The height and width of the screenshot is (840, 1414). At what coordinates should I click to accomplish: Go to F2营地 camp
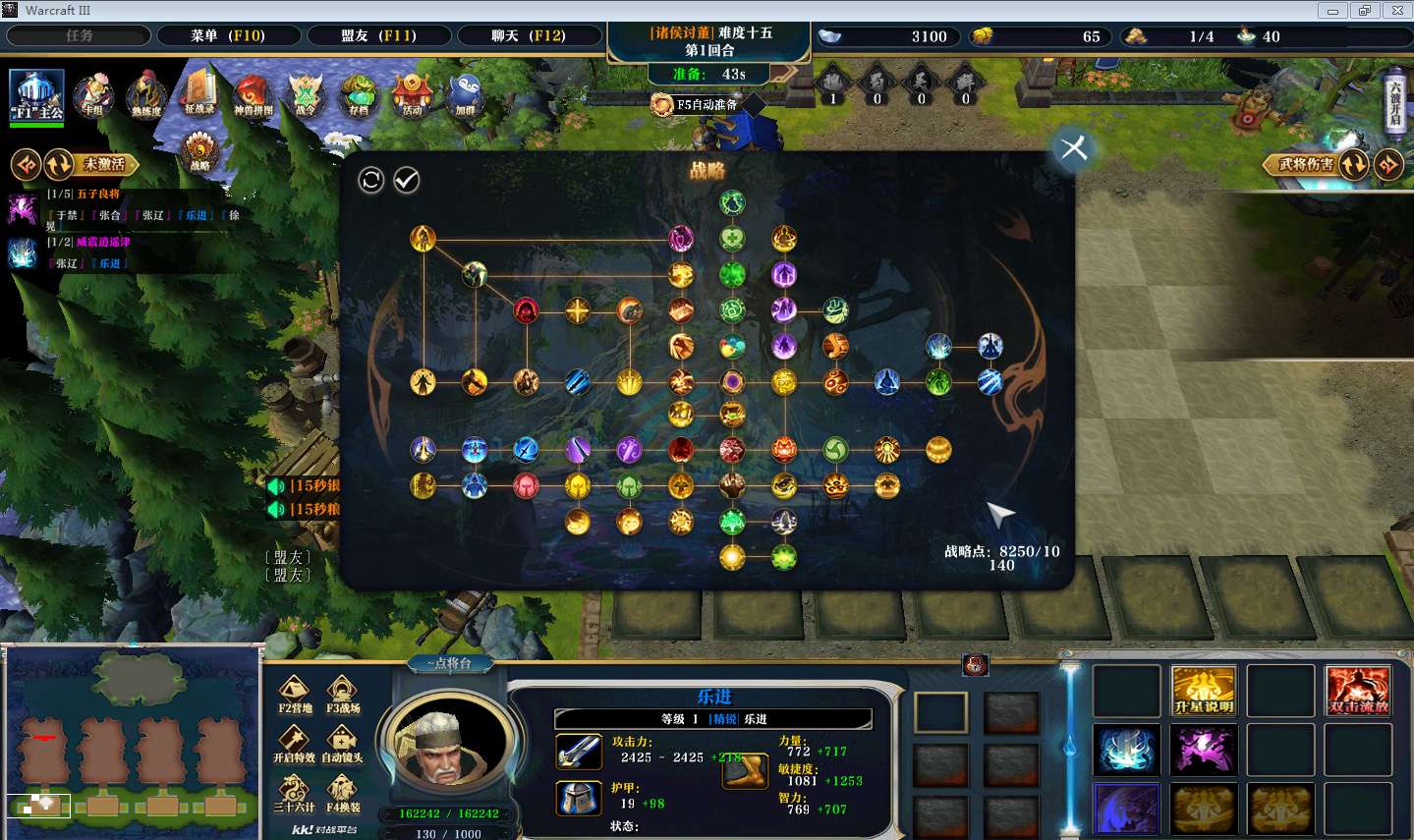(294, 694)
